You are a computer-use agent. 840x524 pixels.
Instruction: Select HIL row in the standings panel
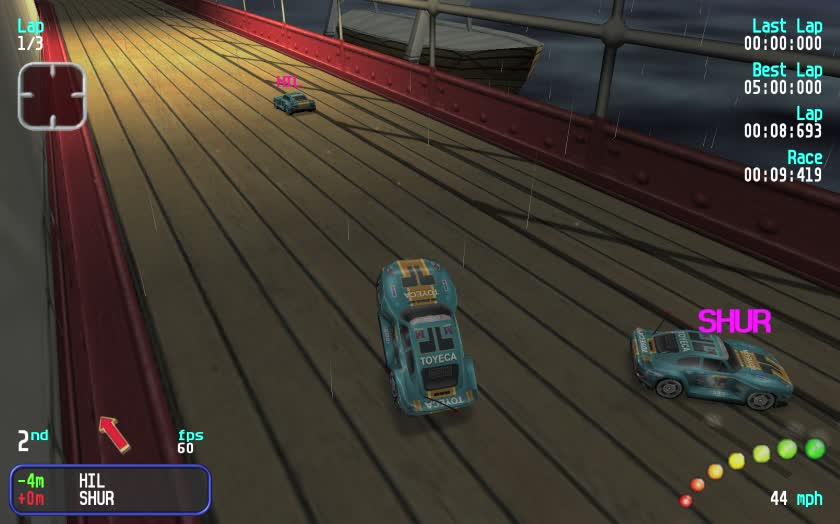(x=110, y=481)
